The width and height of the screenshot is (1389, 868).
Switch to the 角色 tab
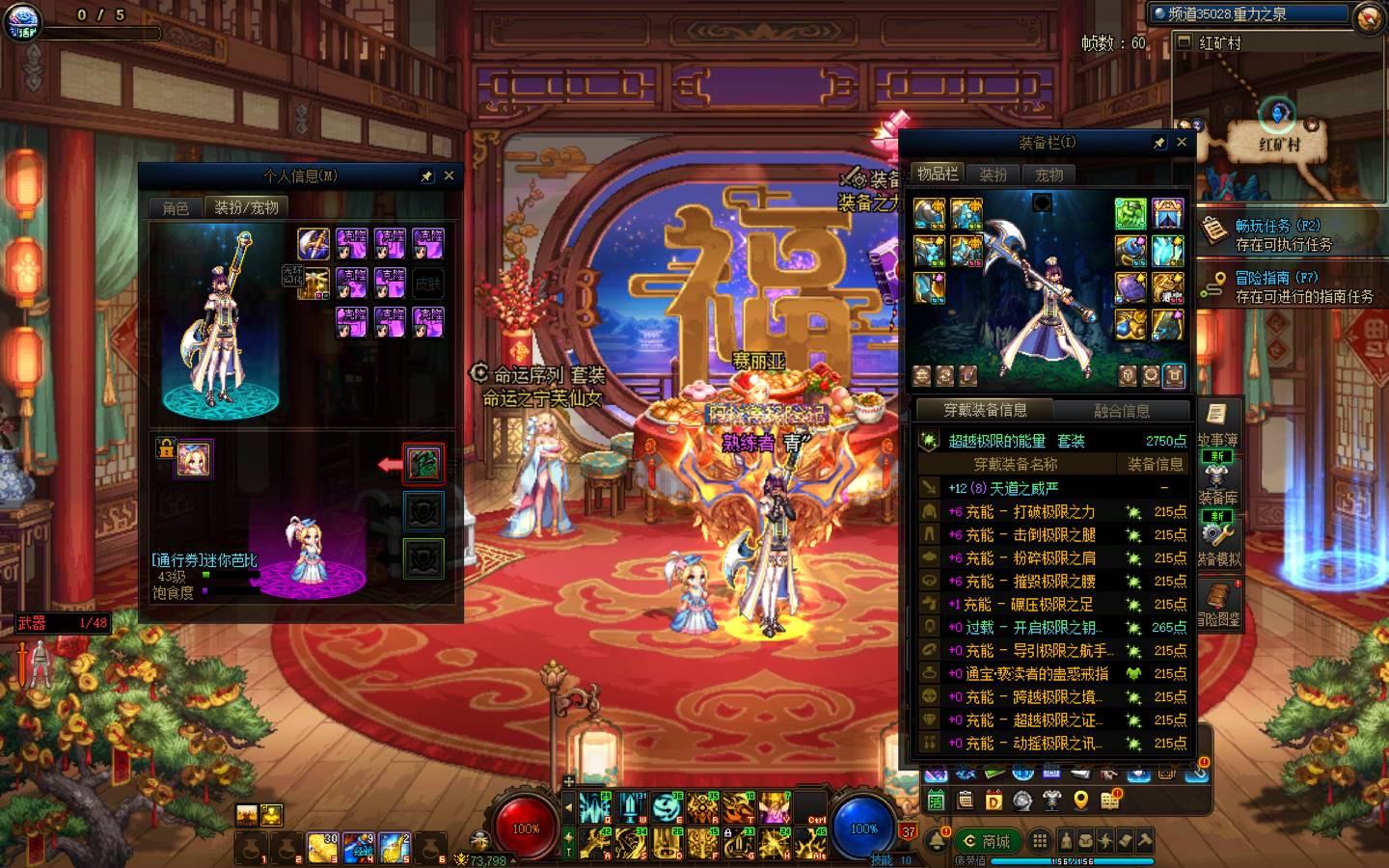tap(176, 207)
